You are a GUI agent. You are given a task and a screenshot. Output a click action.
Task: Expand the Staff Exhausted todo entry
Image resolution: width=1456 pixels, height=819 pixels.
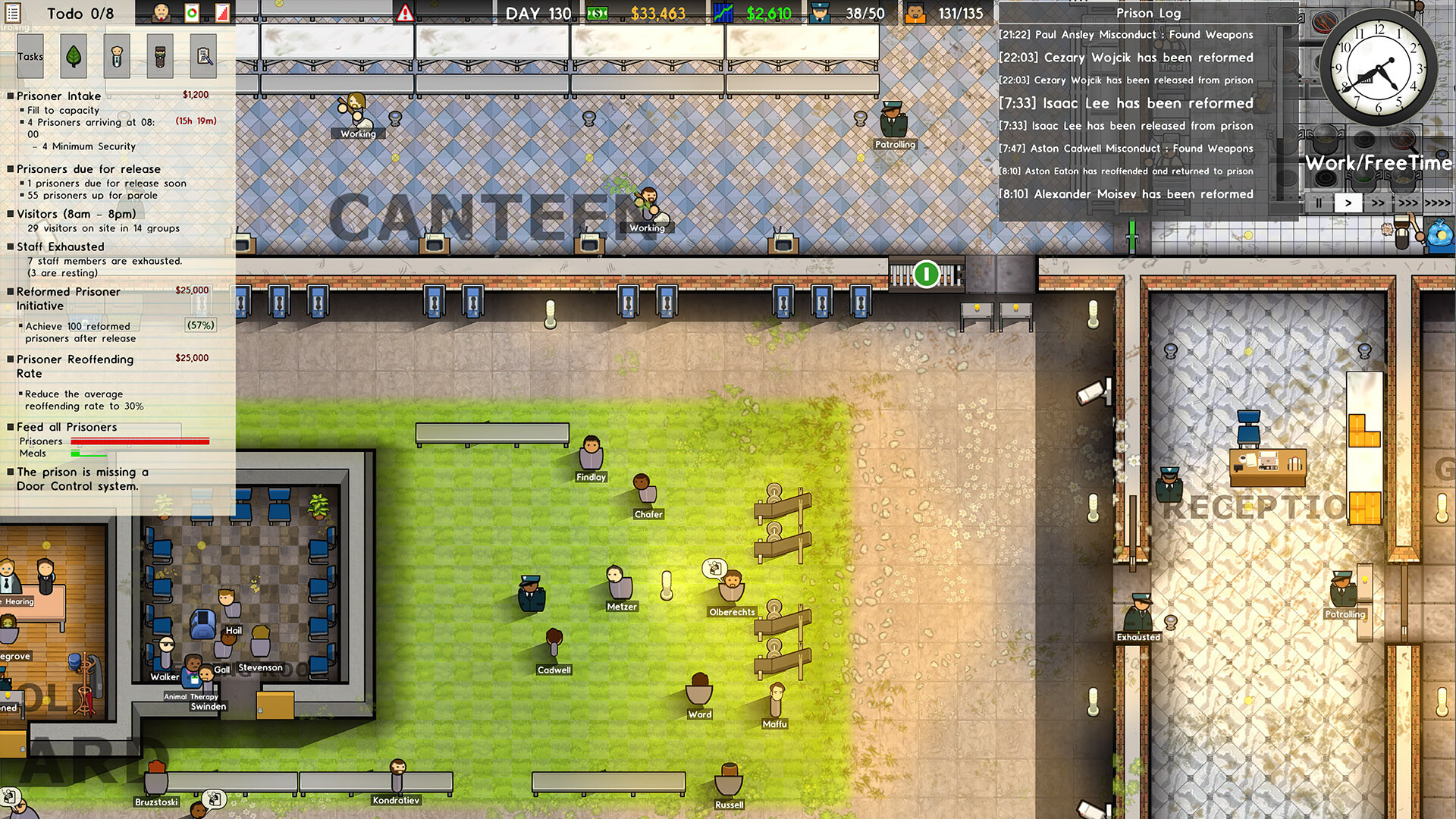coord(65,246)
